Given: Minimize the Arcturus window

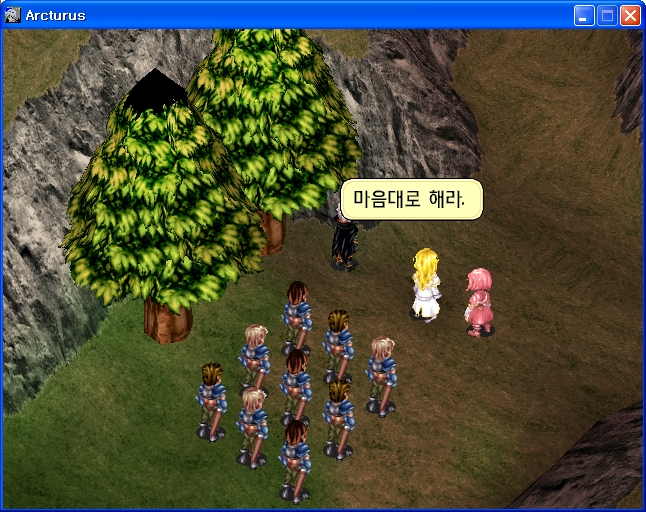Looking at the screenshot, I should pos(584,15).
